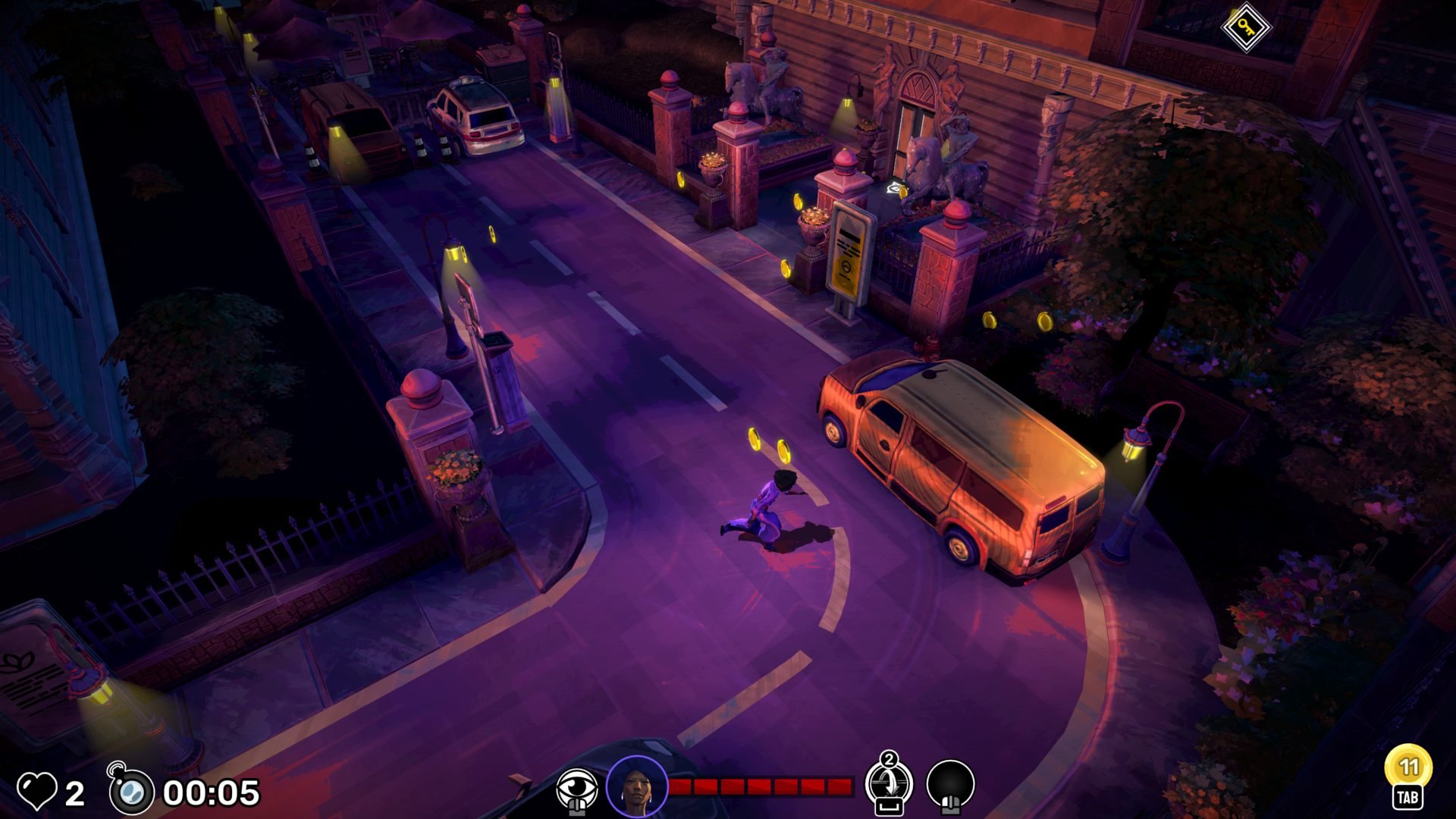Viewport: 1456px width, 819px height.
Task: Click the yellow key objective marker
Action: (x=1245, y=27)
